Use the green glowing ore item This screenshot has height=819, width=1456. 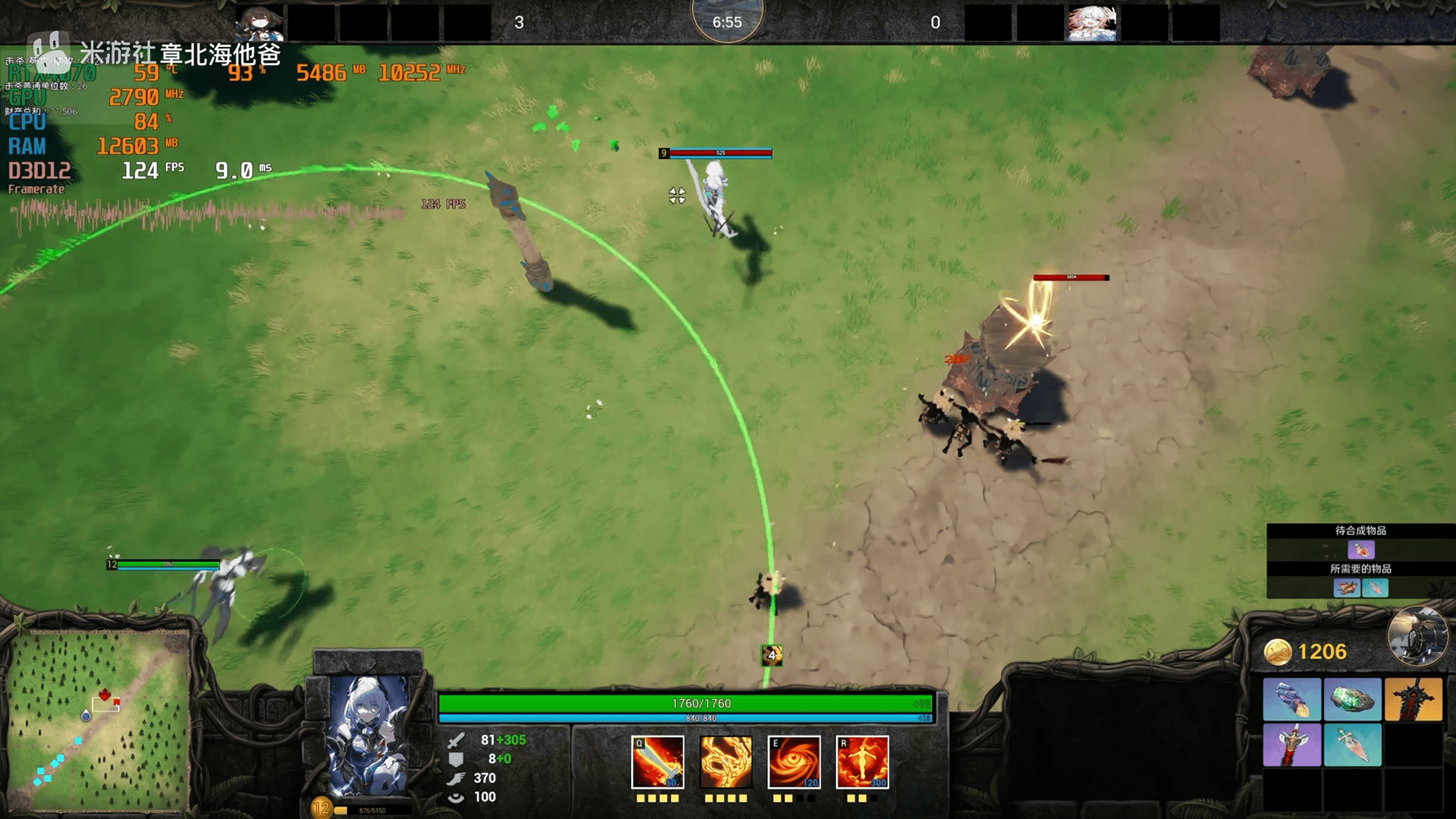1352,699
